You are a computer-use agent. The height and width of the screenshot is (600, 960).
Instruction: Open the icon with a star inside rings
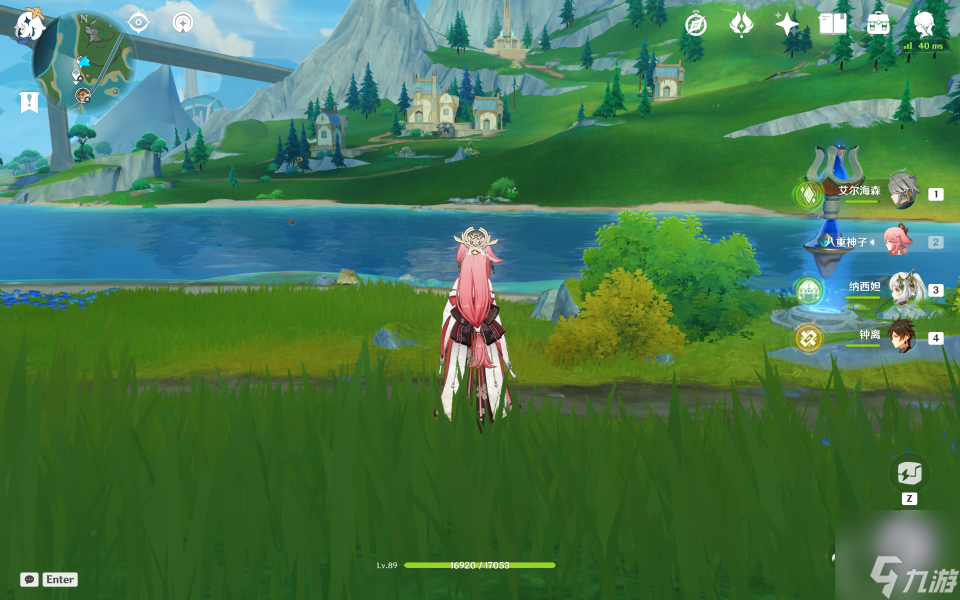[182, 23]
